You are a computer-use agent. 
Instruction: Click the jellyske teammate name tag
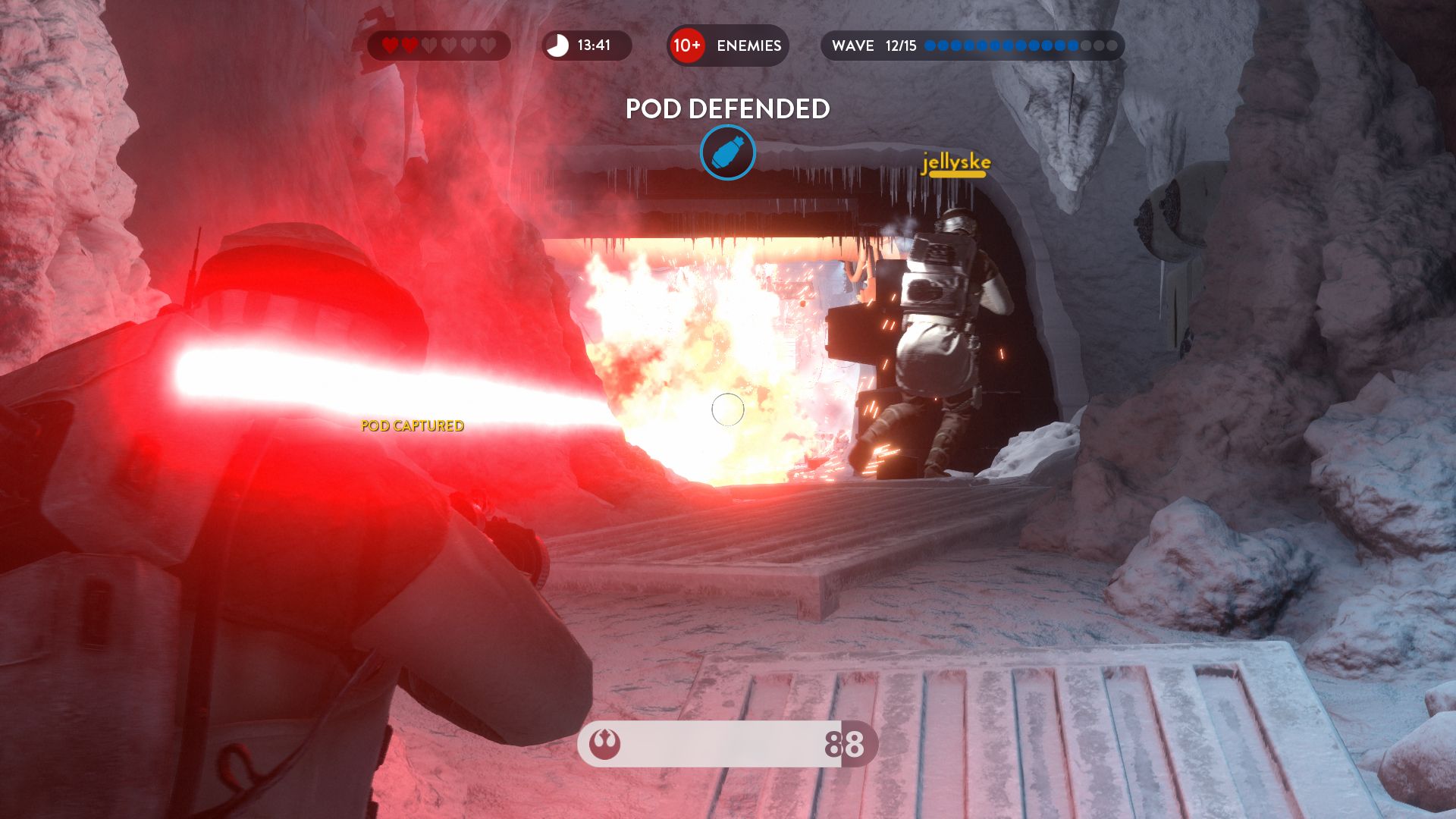click(955, 163)
